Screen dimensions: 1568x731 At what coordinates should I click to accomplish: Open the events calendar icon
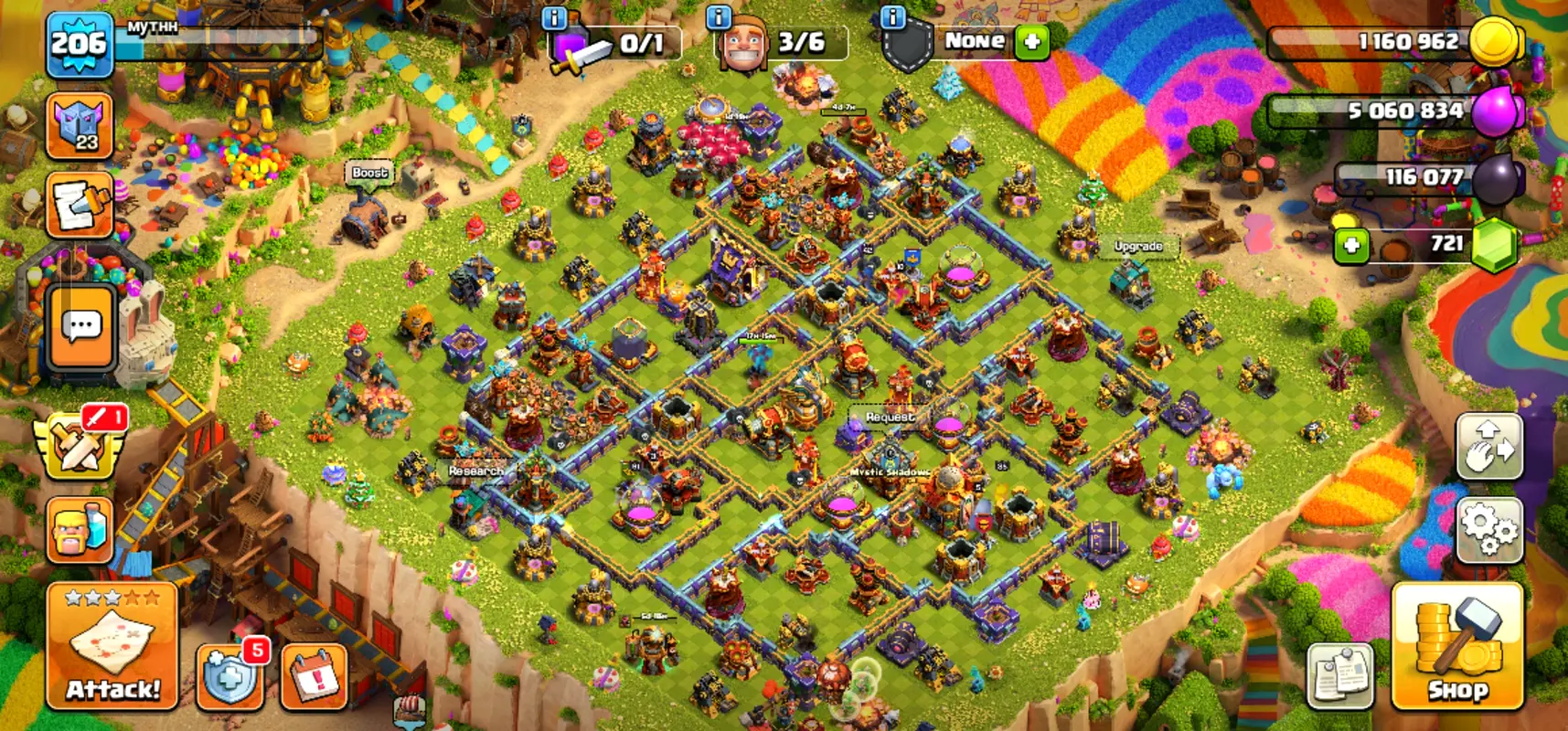pos(314,678)
